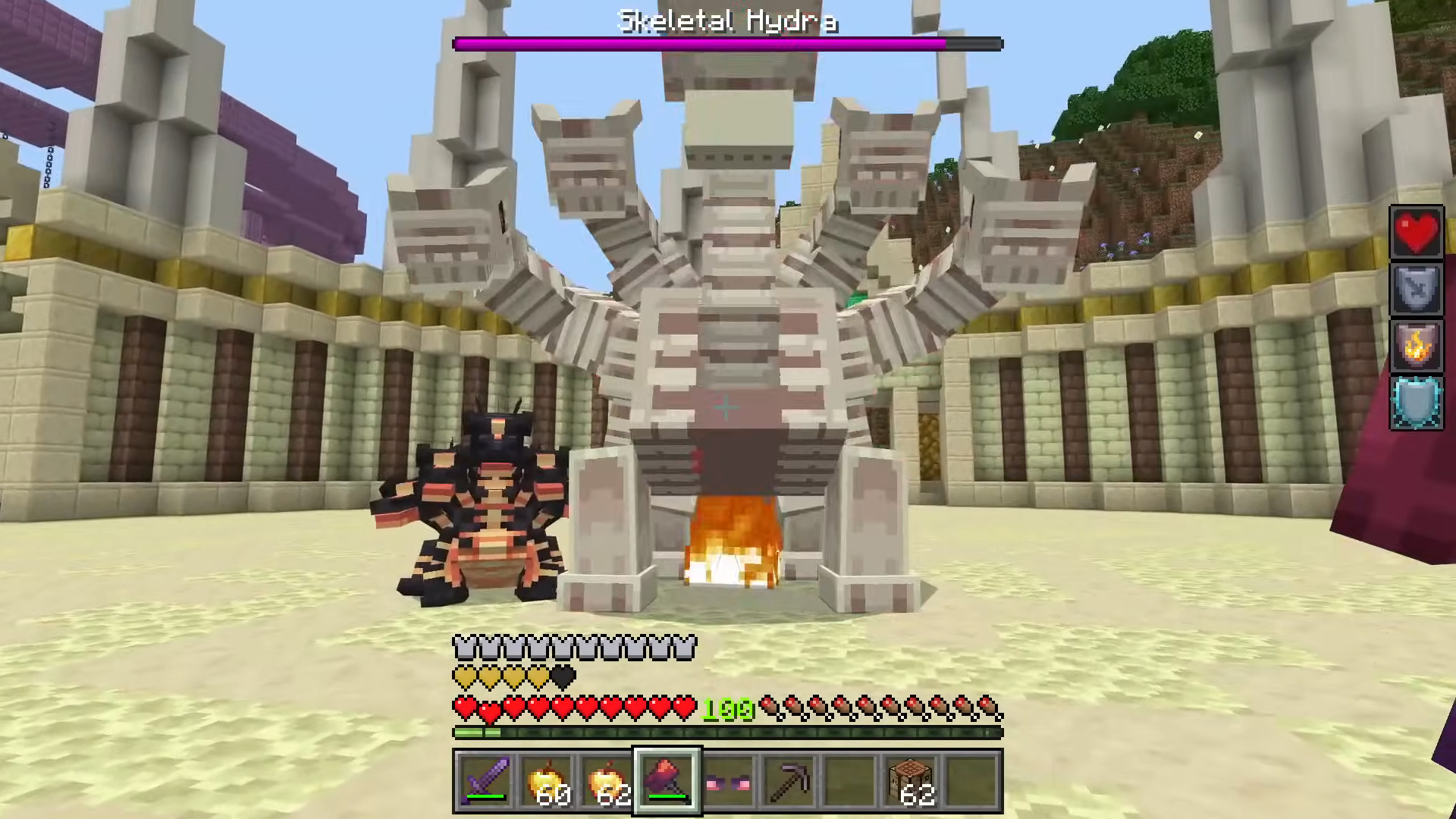Select the netherite sword in the hotbar
The height and width of the screenshot is (819, 1456).
point(485,781)
